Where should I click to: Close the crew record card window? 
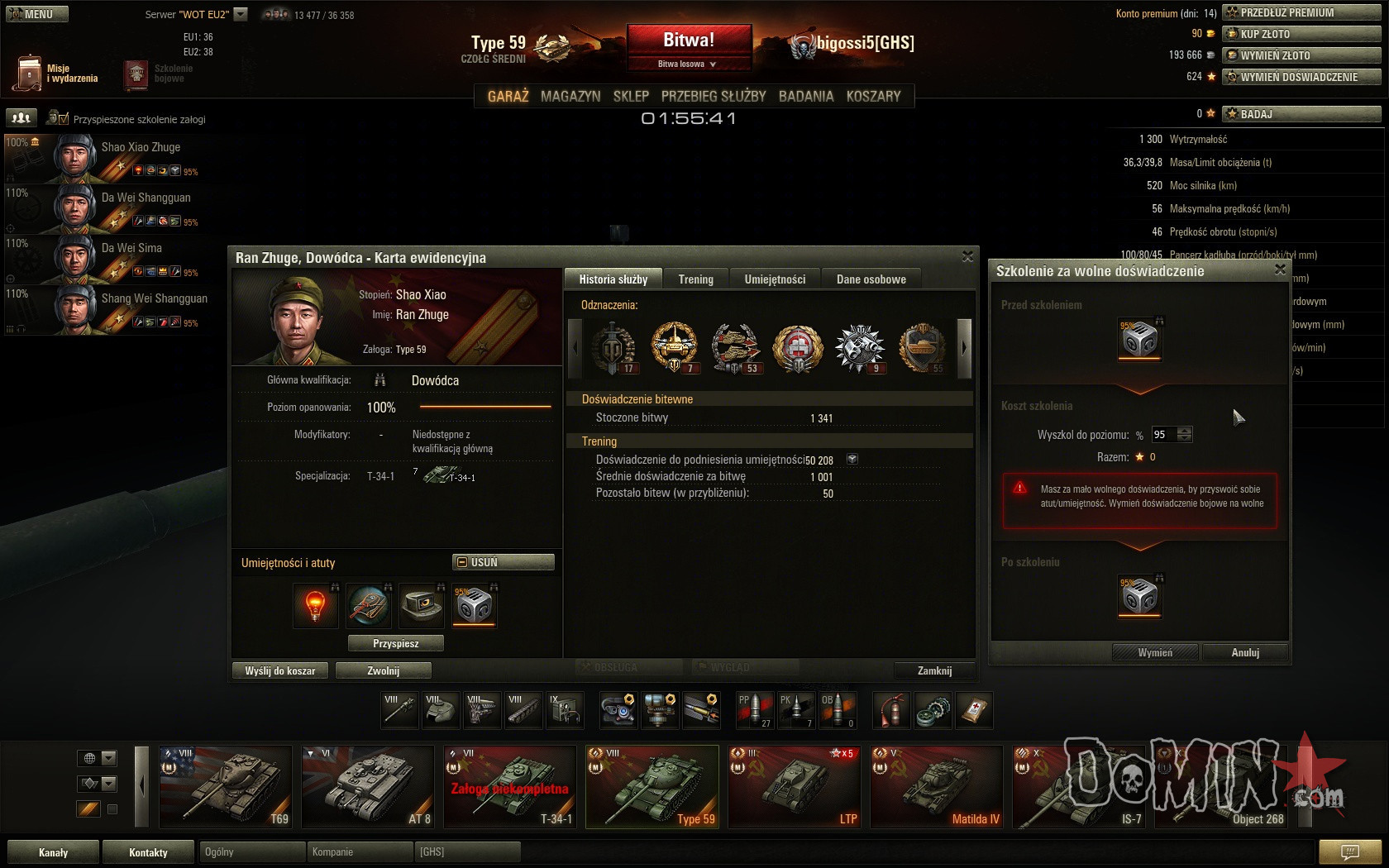(967, 257)
